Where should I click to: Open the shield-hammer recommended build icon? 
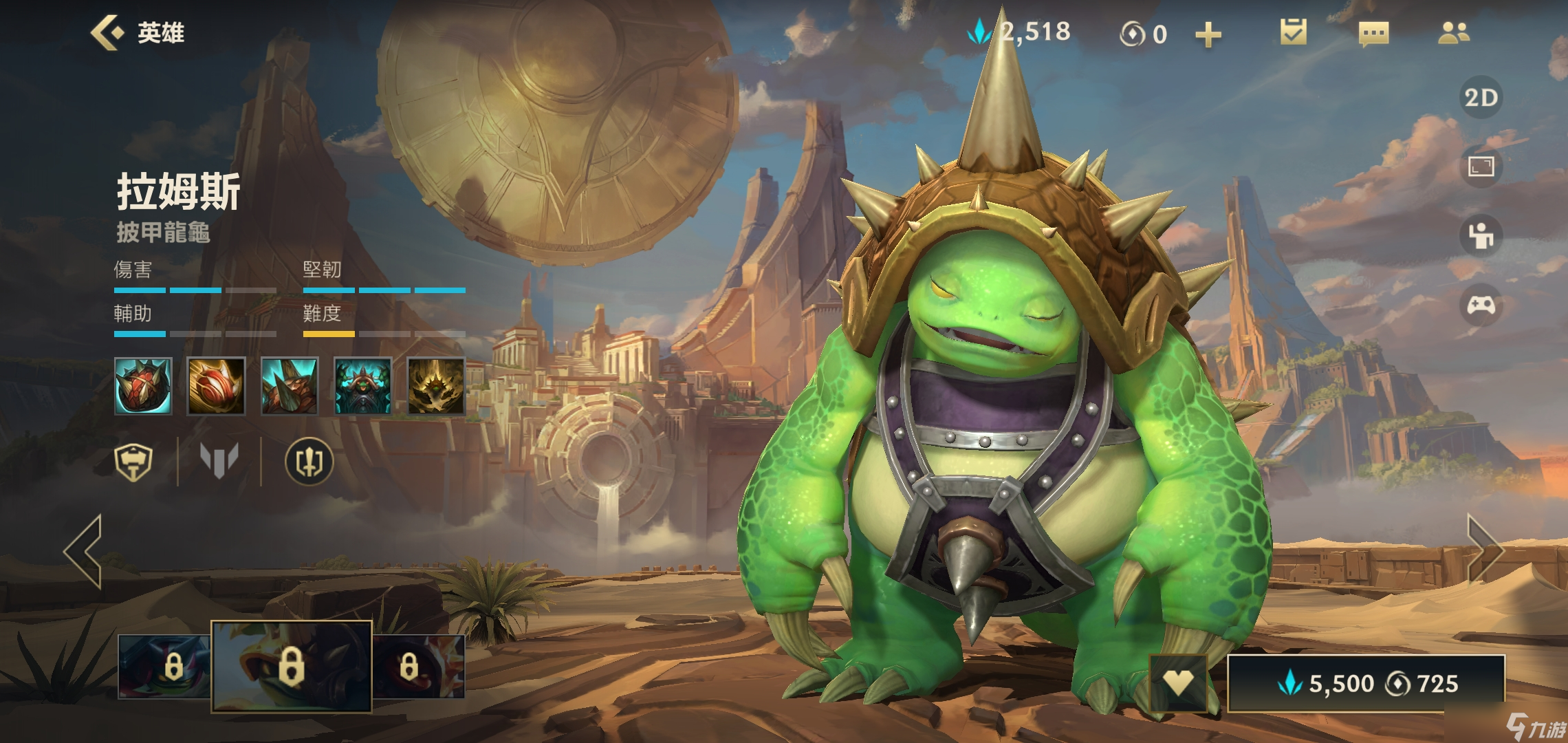[133, 461]
